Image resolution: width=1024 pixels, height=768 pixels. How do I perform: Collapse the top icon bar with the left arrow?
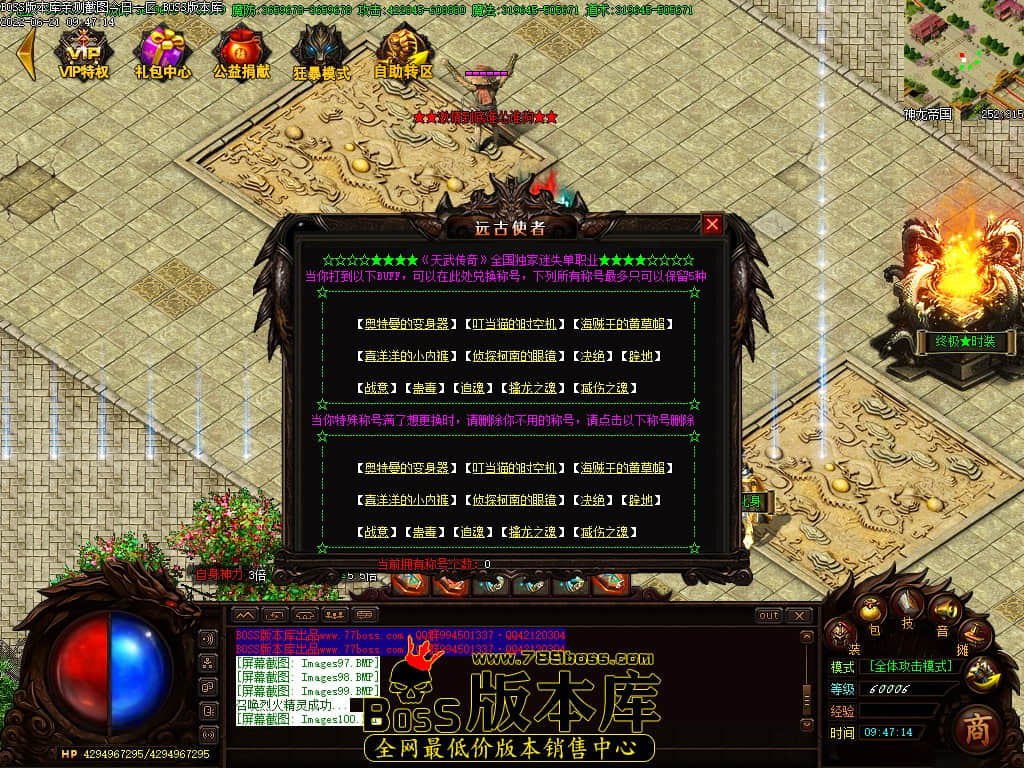tap(27, 52)
